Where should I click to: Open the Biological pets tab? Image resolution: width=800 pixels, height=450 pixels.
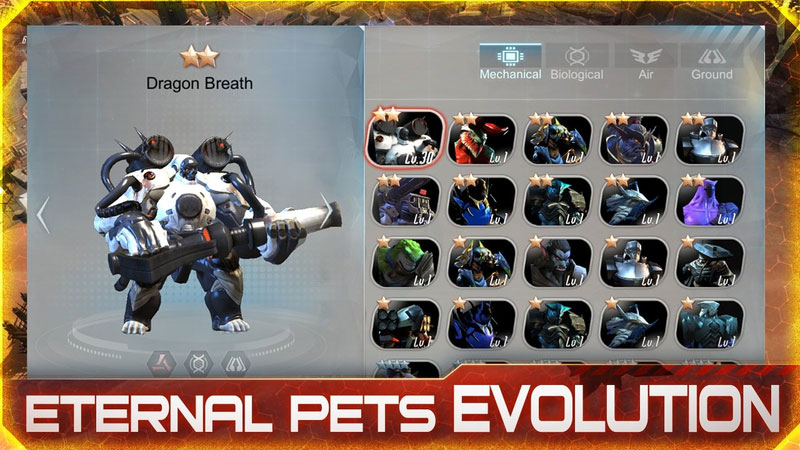[576, 62]
